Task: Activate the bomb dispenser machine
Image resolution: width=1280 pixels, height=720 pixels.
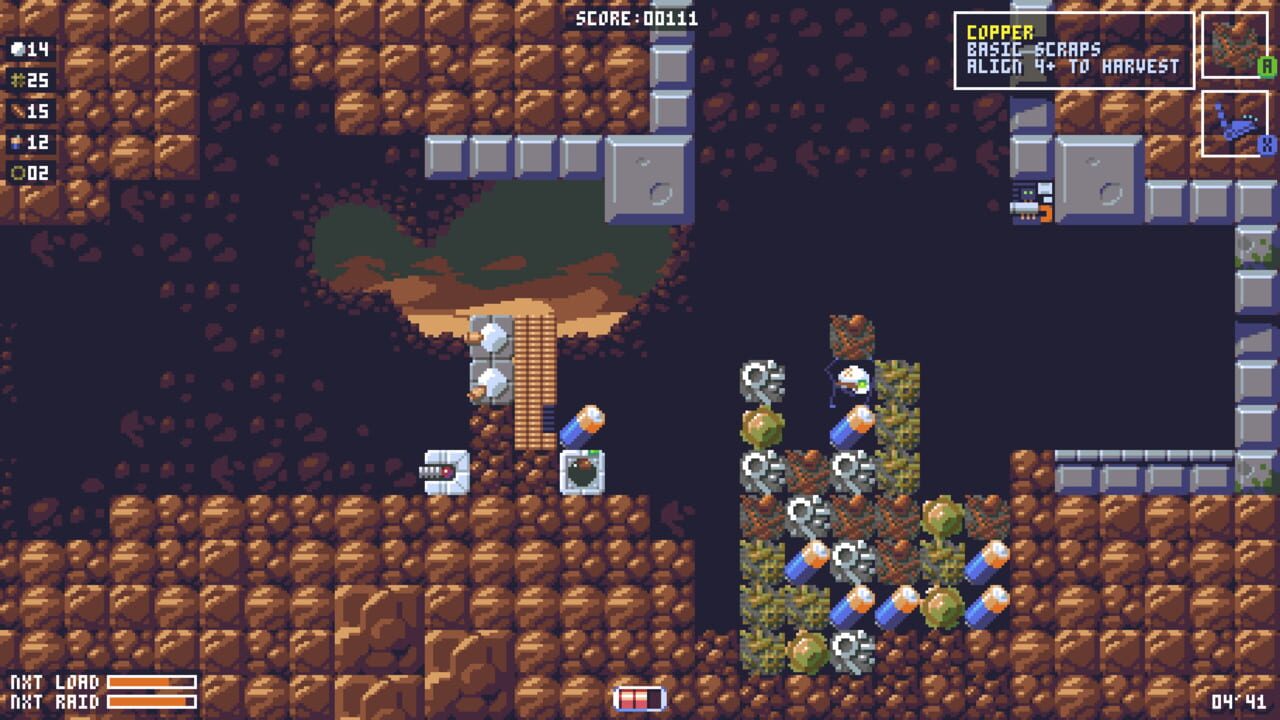Action: (580, 470)
